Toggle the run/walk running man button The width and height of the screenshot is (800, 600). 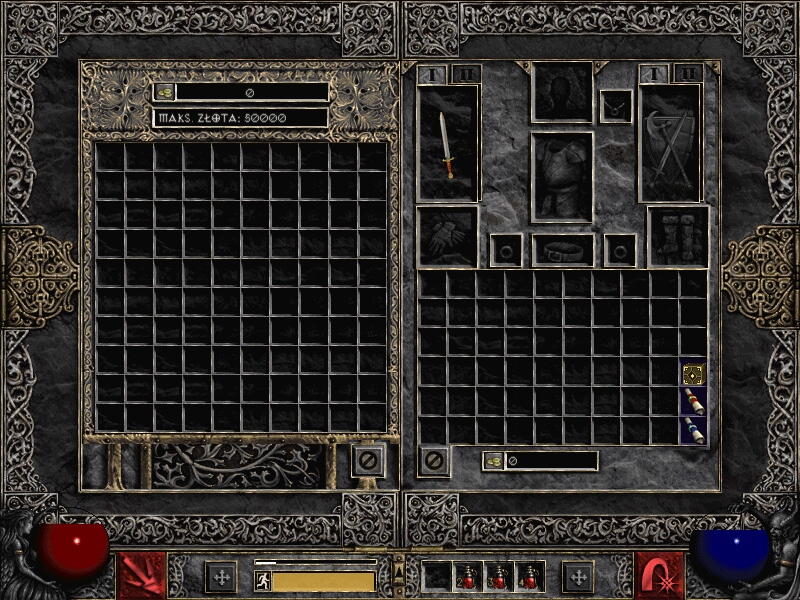pyautogui.click(x=263, y=580)
